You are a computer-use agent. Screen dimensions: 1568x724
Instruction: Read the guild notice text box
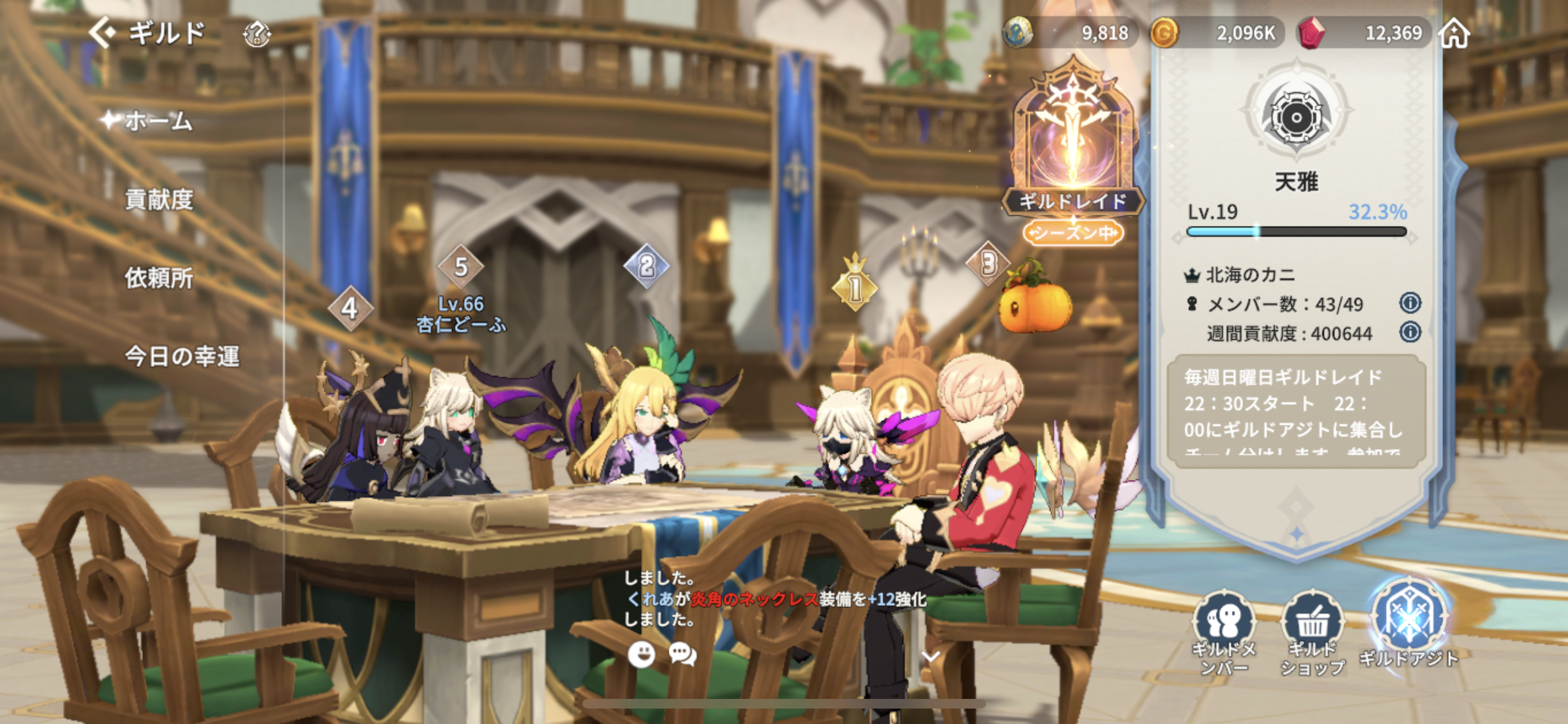(1296, 410)
